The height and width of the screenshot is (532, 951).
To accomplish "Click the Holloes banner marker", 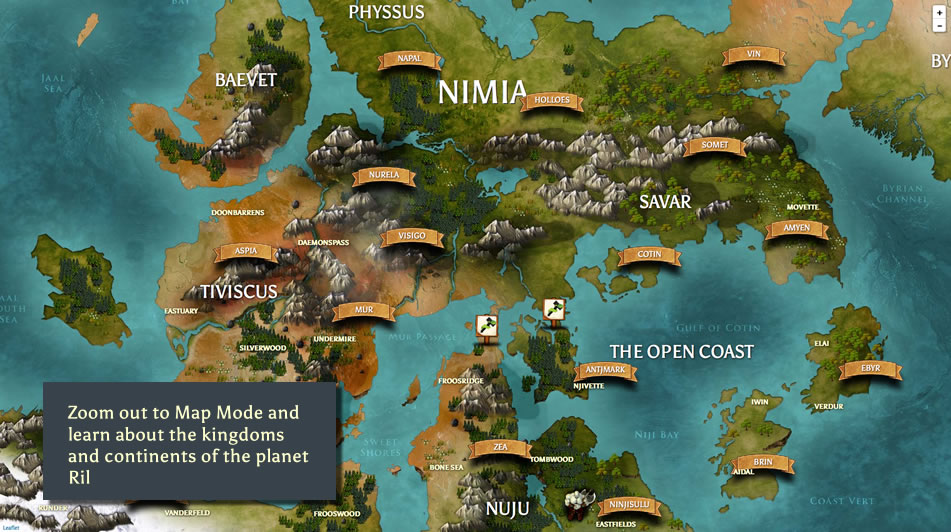I will point(552,101).
